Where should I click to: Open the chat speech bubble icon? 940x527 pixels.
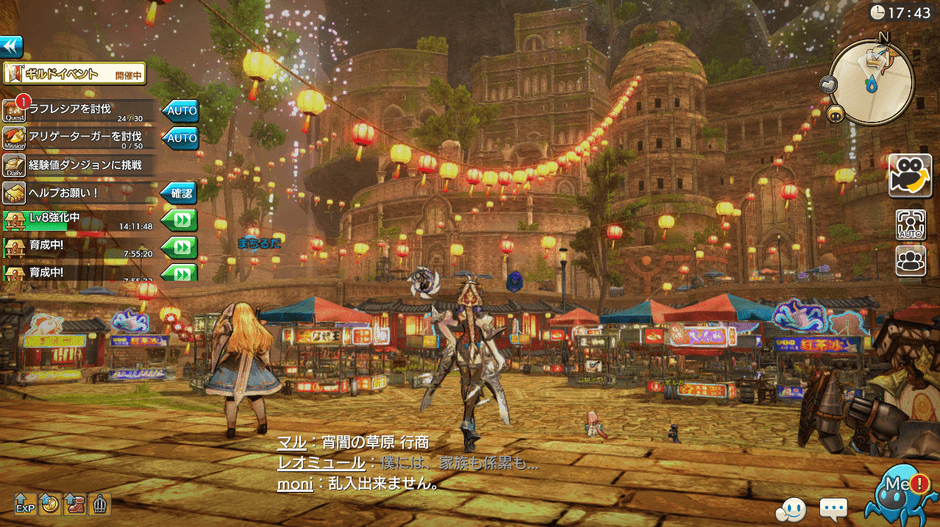833,508
